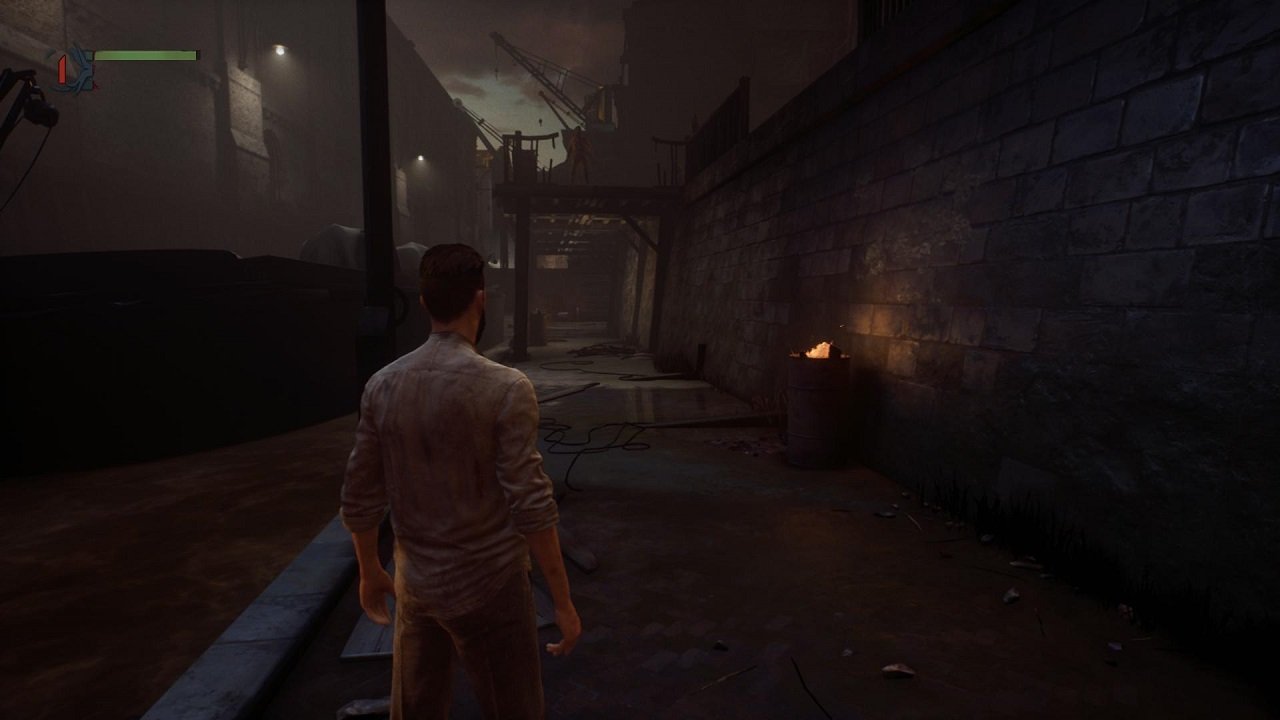This screenshot has height=720, width=1280.
Task: Select the stone brick wall
Action: 1050,280
